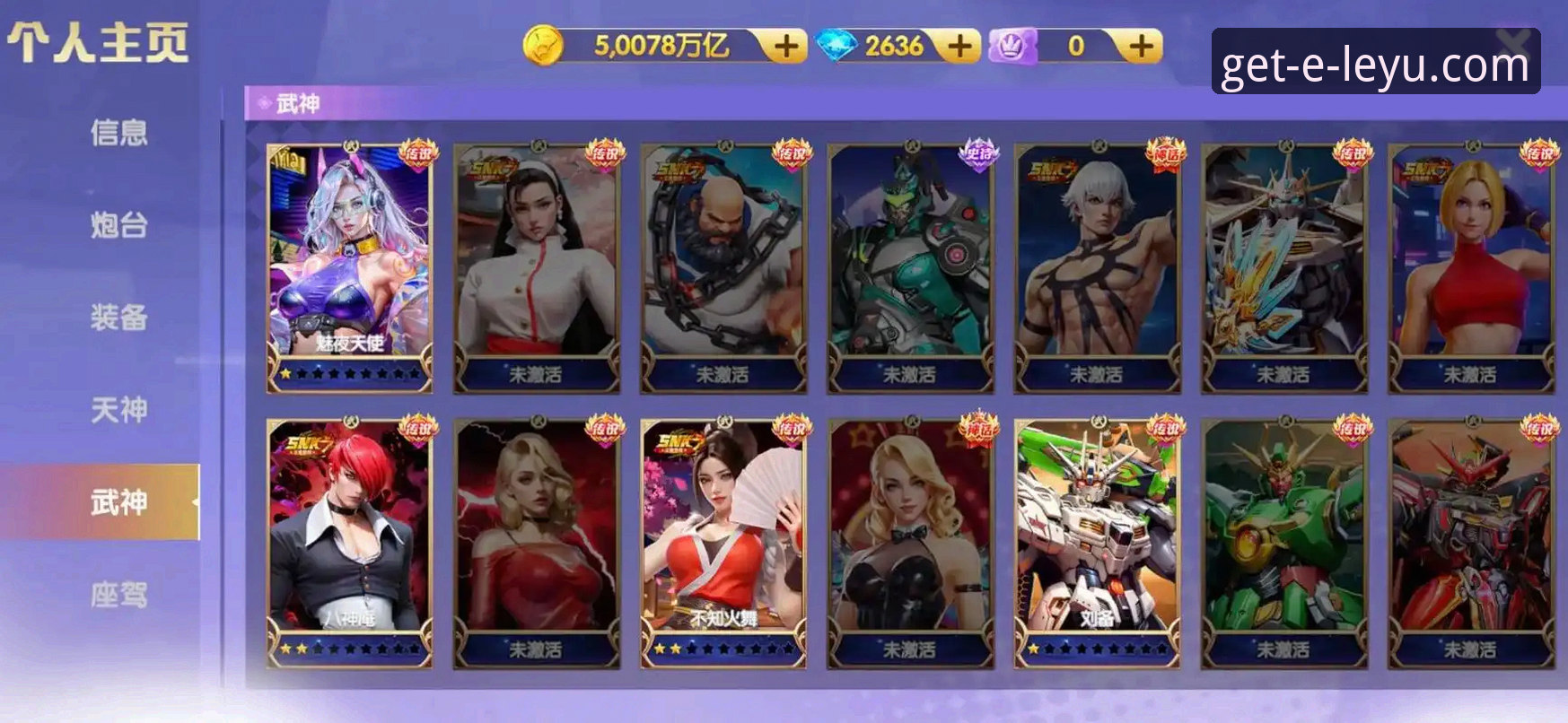Switch to the 炮台 tab
The height and width of the screenshot is (723, 1568).
coord(118,225)
